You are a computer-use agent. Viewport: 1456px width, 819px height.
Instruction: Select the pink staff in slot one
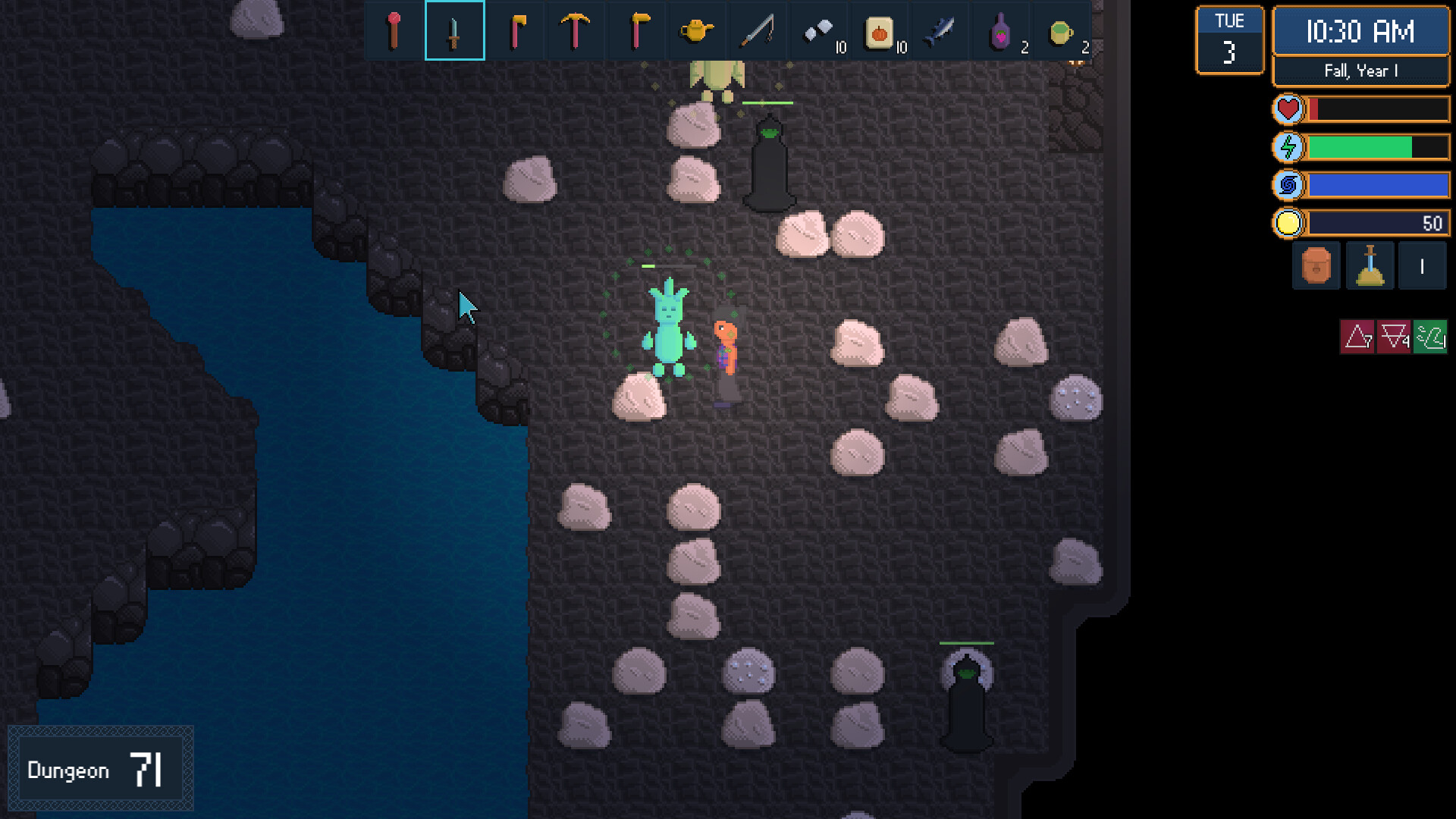pos(394,30)
